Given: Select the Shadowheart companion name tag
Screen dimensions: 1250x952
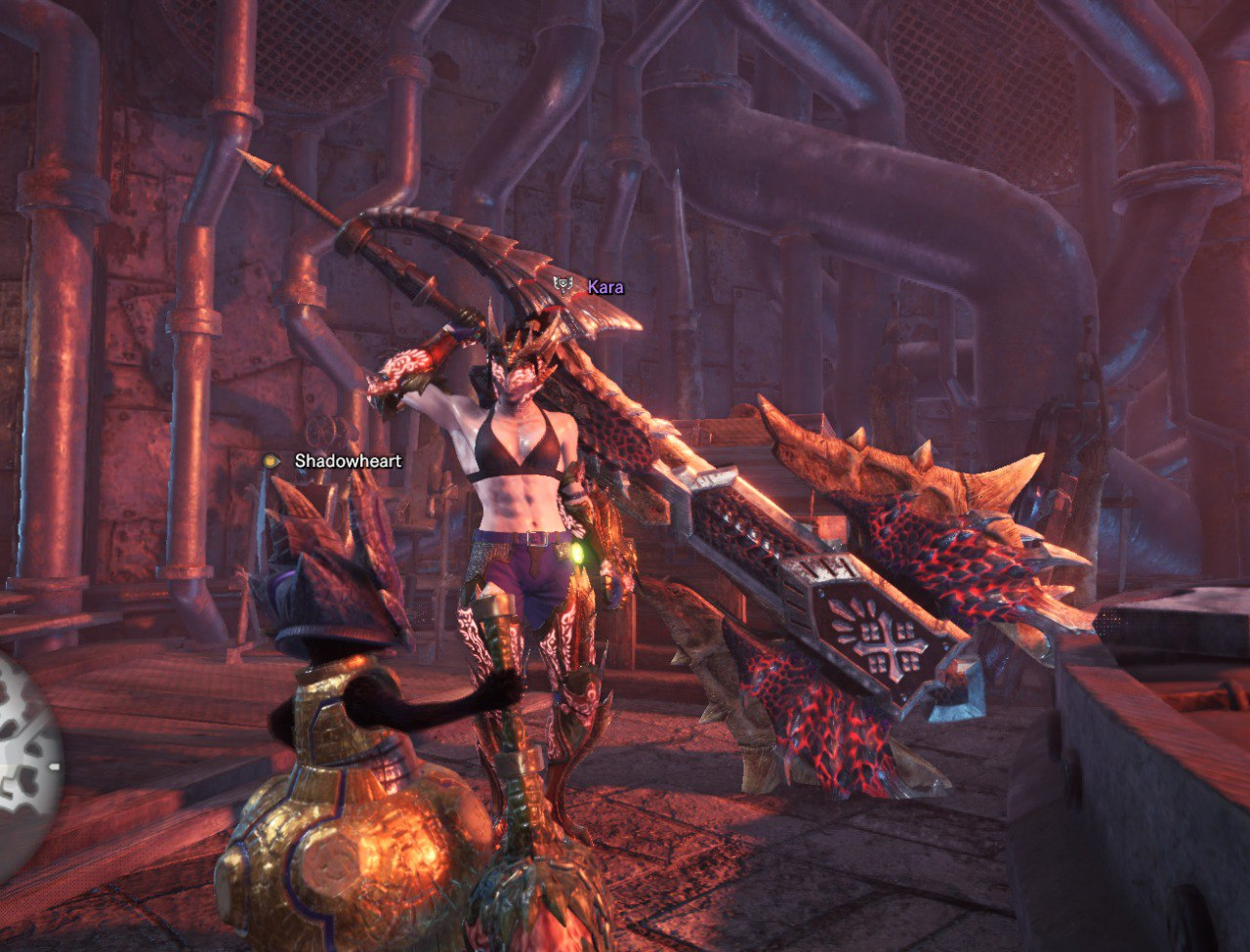Looking at the screenshot, I should (x=348, y=461).
